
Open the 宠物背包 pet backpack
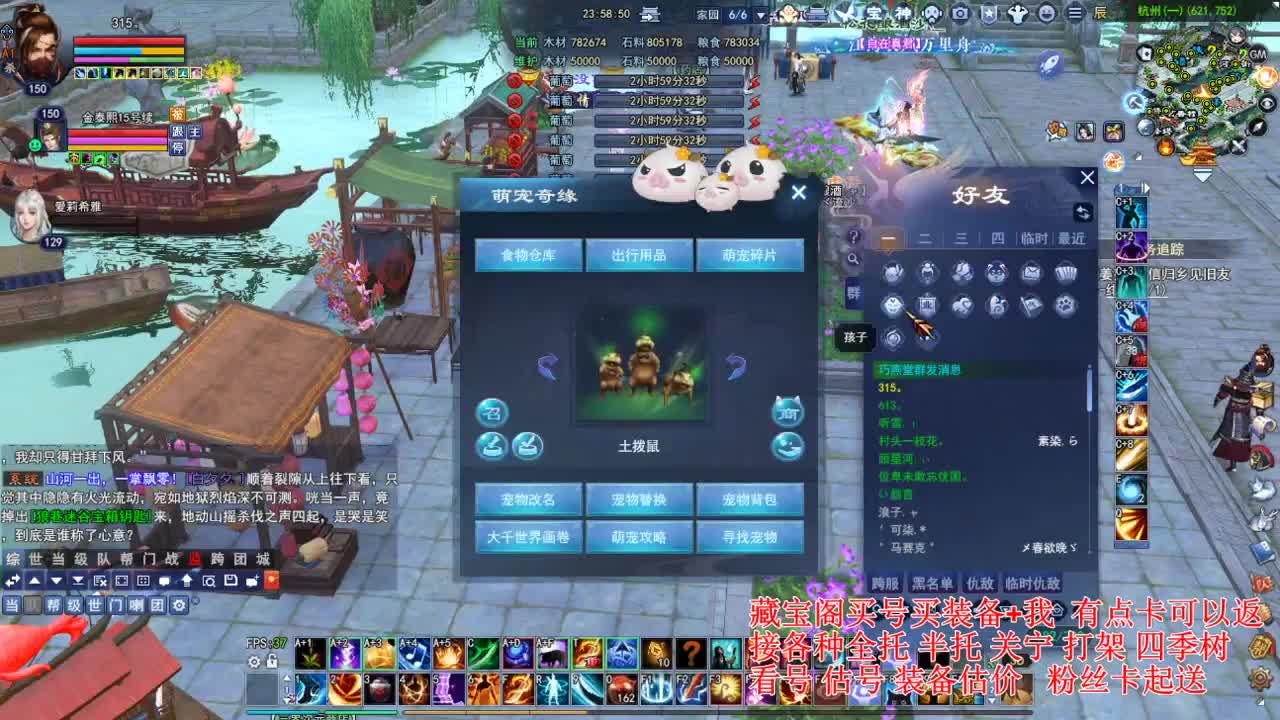(752, 499)
